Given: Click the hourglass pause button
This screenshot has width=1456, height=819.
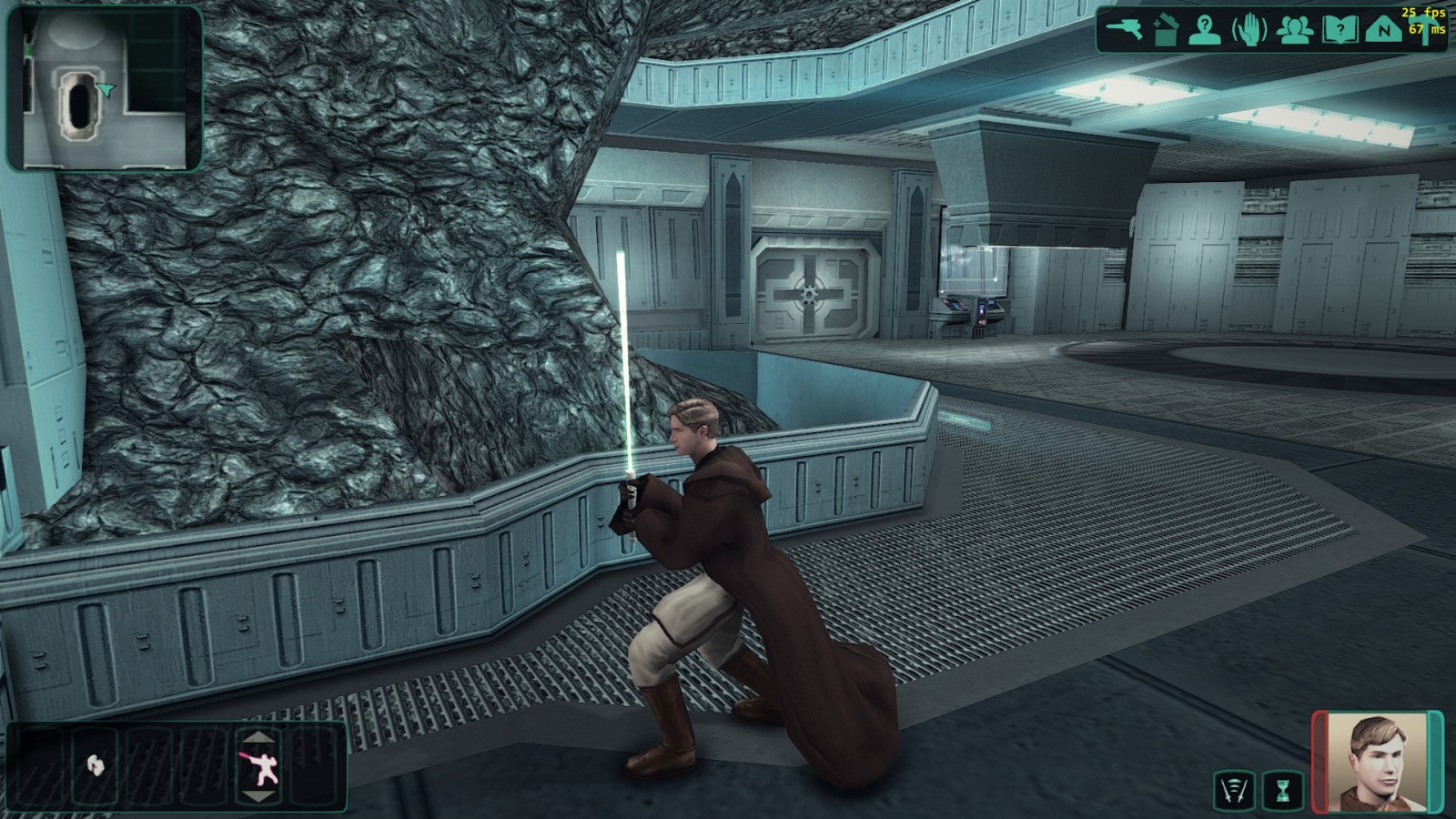Looking at the screenshot, I should click(1283, 791).
